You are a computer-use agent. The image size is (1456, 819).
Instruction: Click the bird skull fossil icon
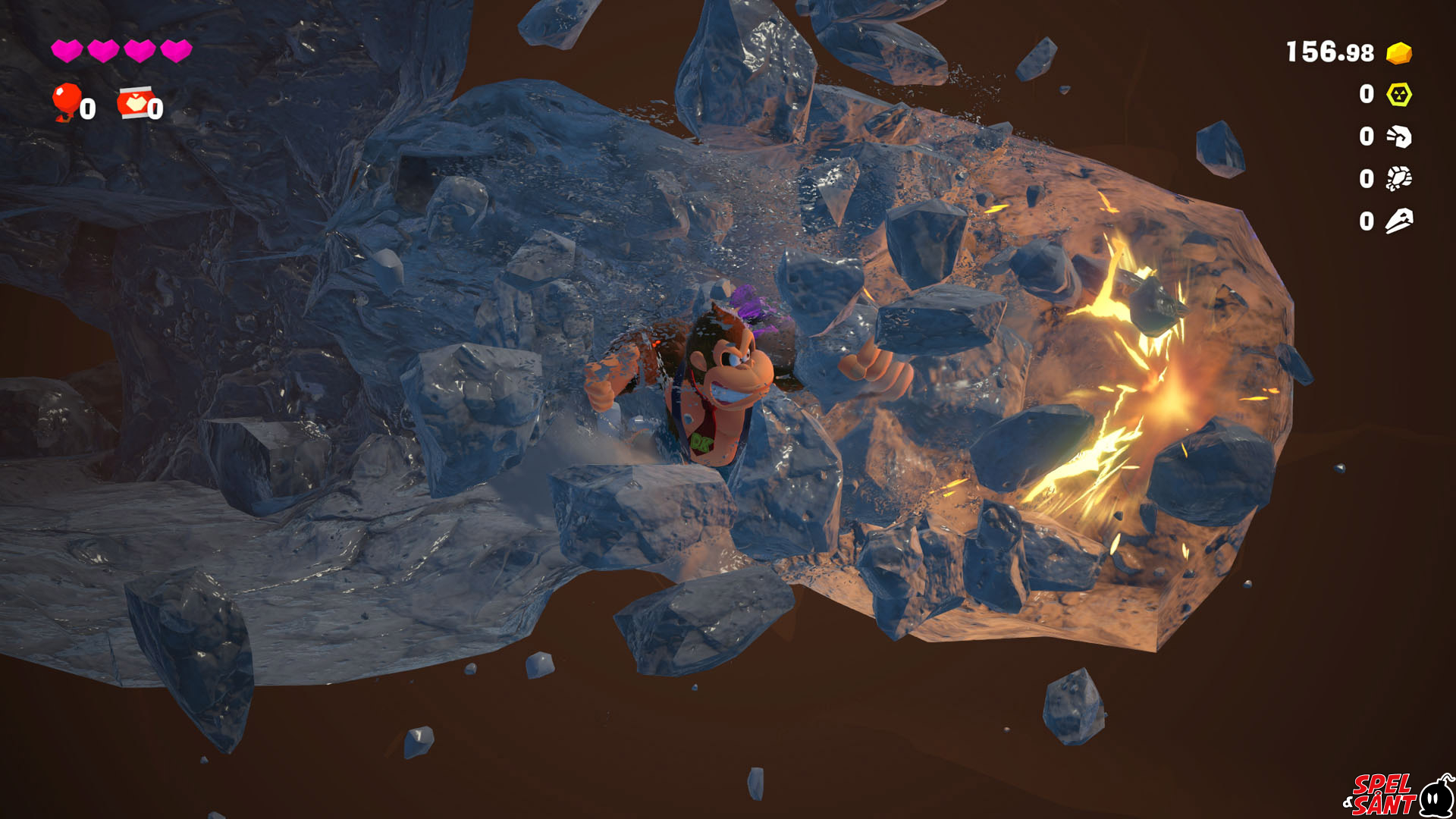click(1399, 221)
